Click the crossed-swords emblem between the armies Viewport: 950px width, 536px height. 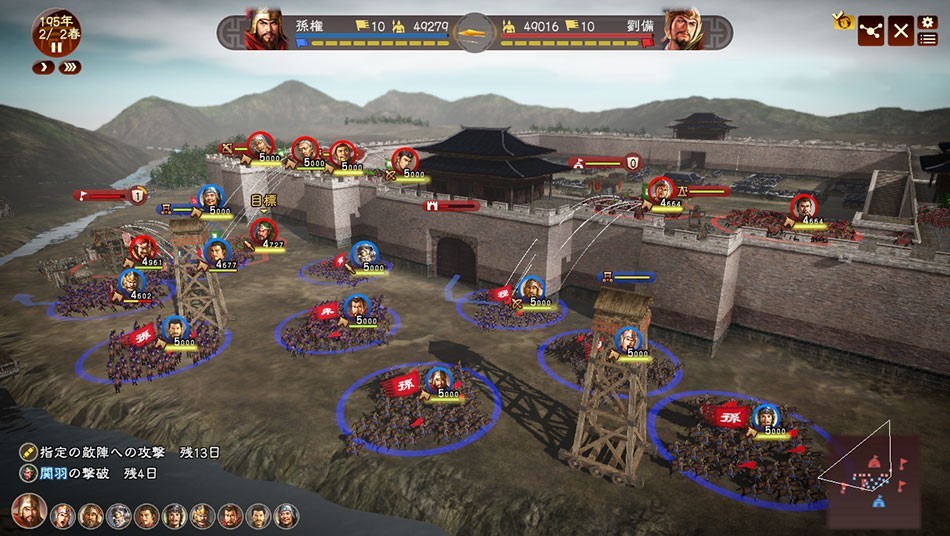[x=476, y=32]
